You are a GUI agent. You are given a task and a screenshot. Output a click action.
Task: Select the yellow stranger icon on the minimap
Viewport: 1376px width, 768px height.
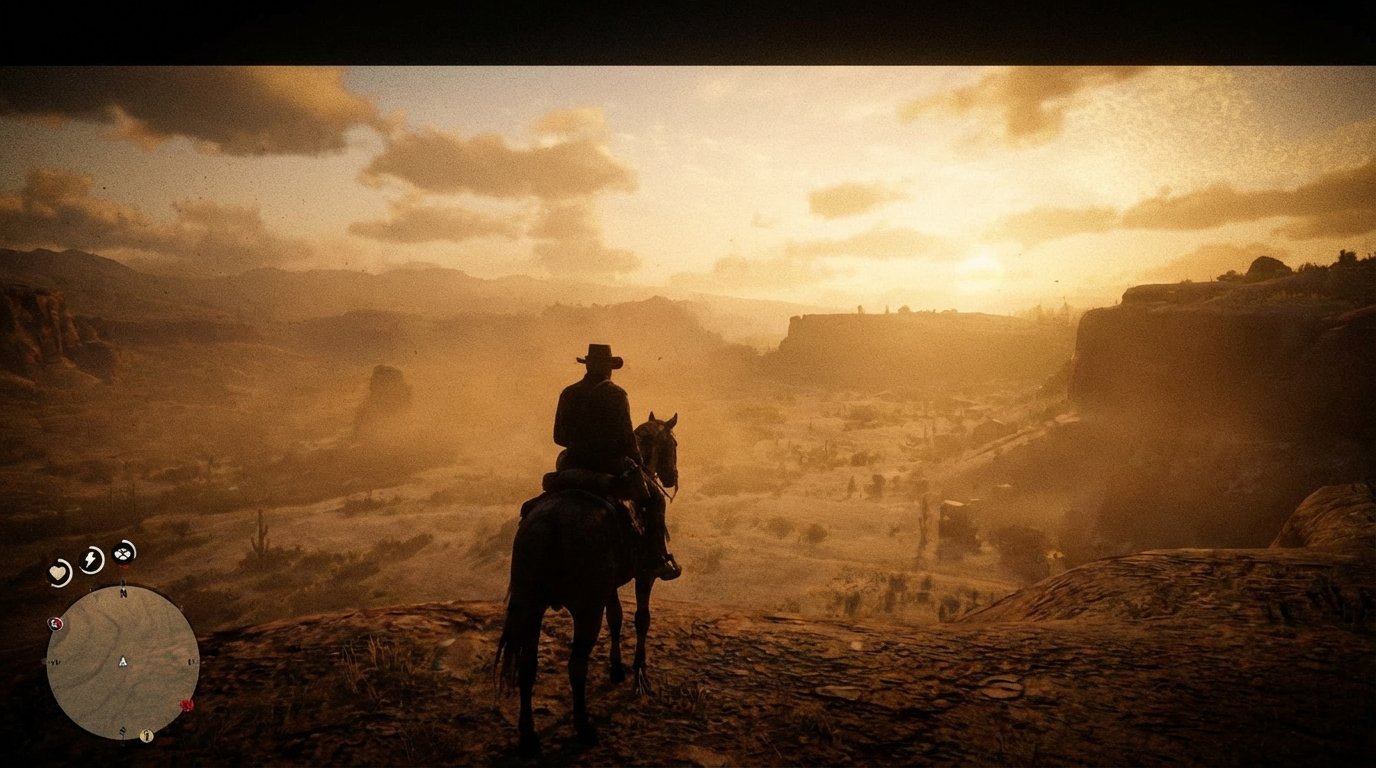146,736
